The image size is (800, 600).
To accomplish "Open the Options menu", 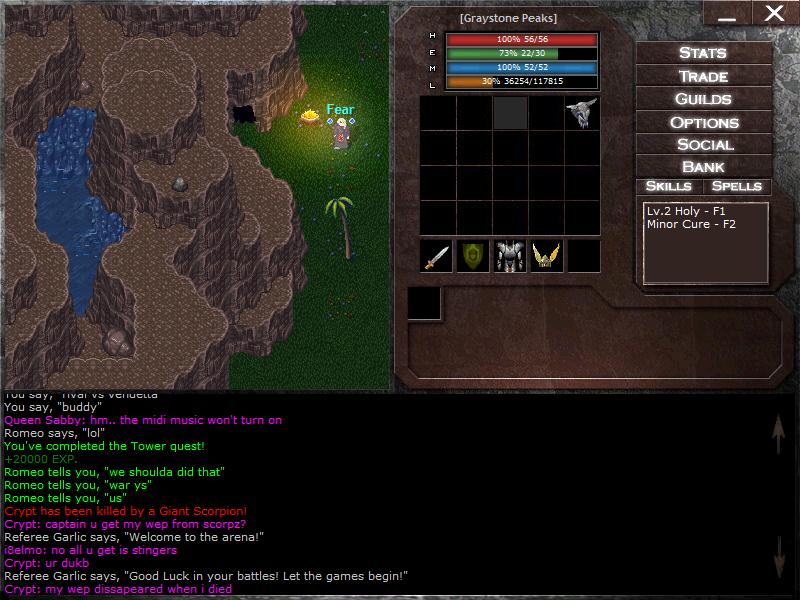I will [x=703, y=122].
